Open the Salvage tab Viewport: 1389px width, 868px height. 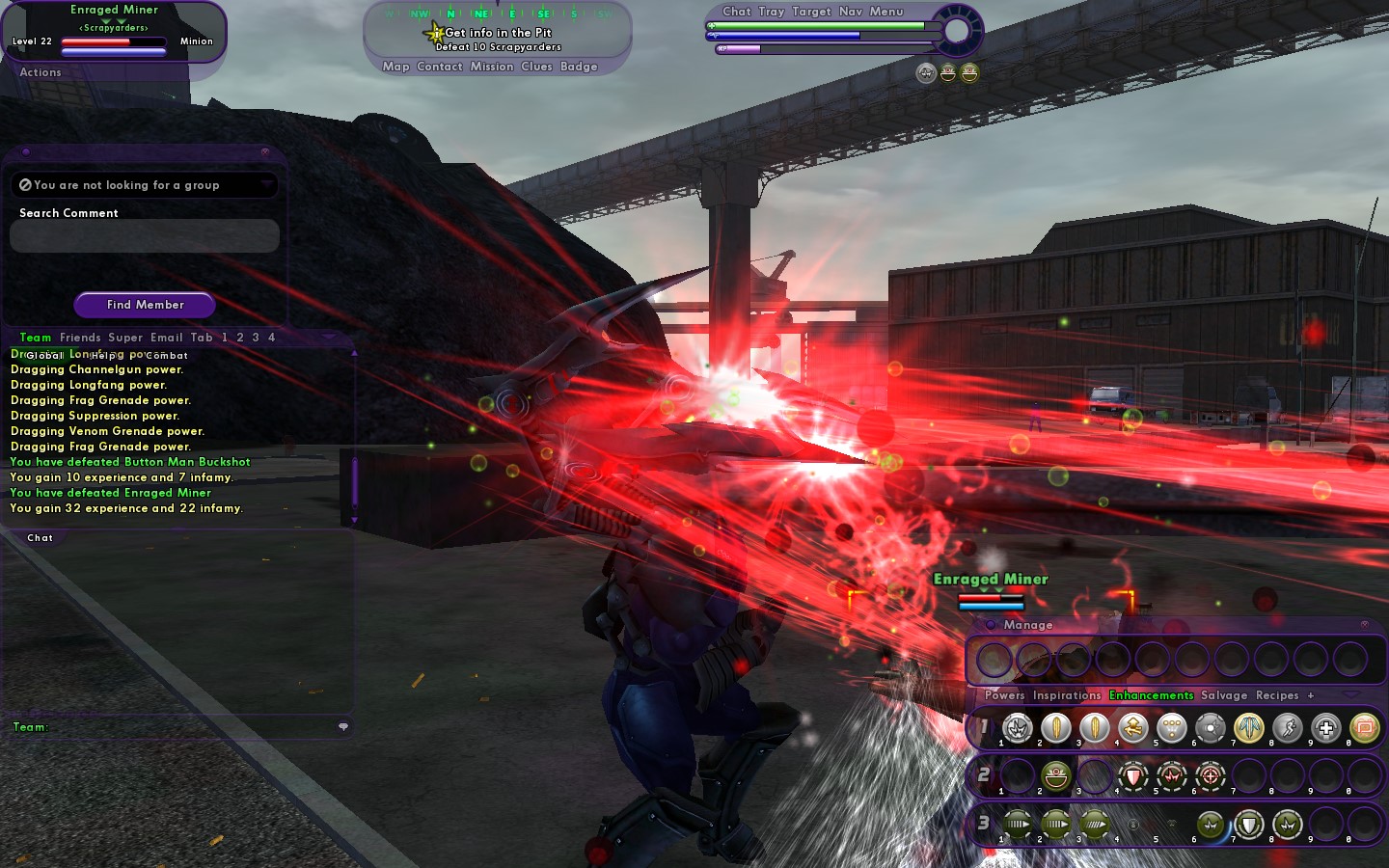[x=1224, y=695]
